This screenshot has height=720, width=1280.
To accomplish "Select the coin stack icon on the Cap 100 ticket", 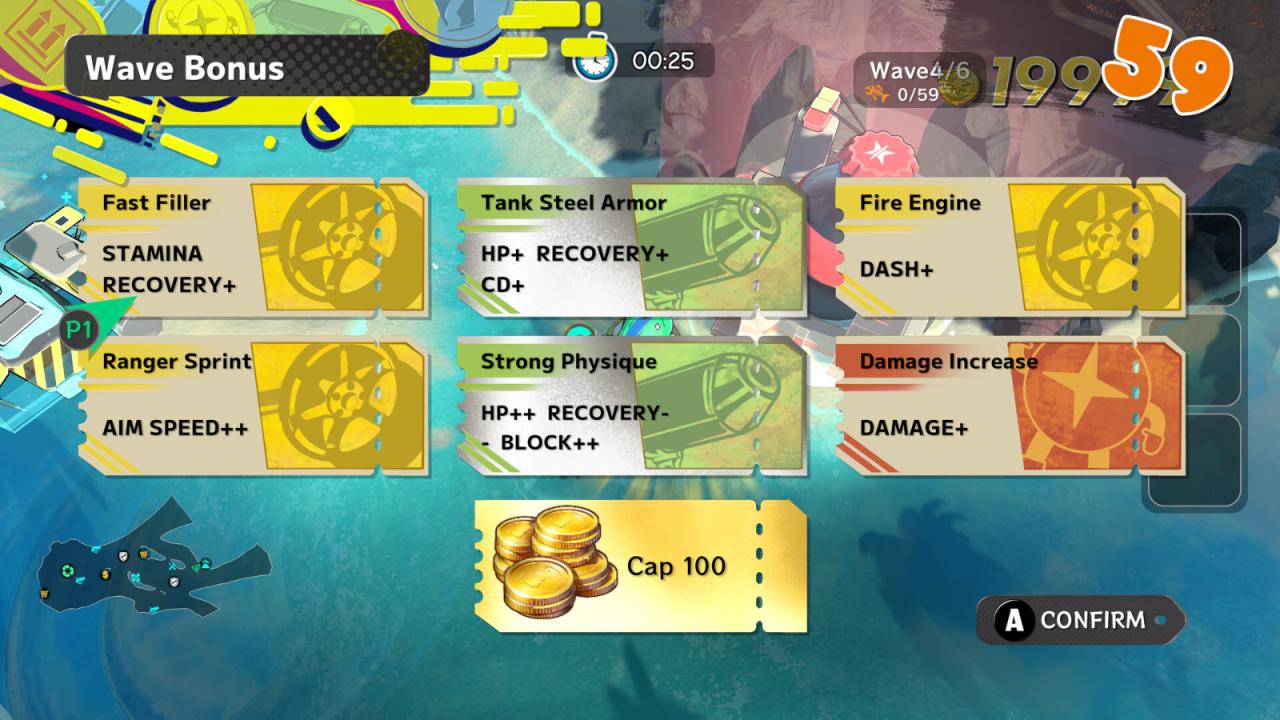I will [x=550, y=565].
